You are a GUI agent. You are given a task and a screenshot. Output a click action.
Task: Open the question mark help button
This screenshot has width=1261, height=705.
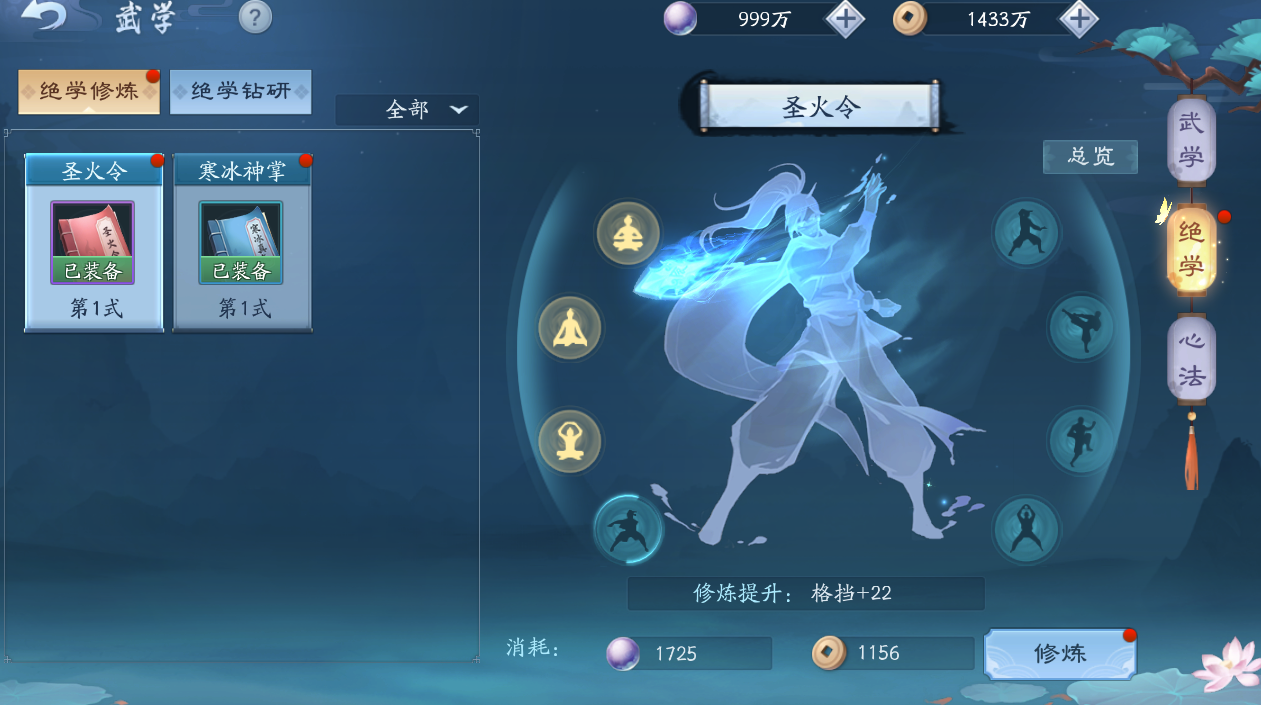pos(256,17)
